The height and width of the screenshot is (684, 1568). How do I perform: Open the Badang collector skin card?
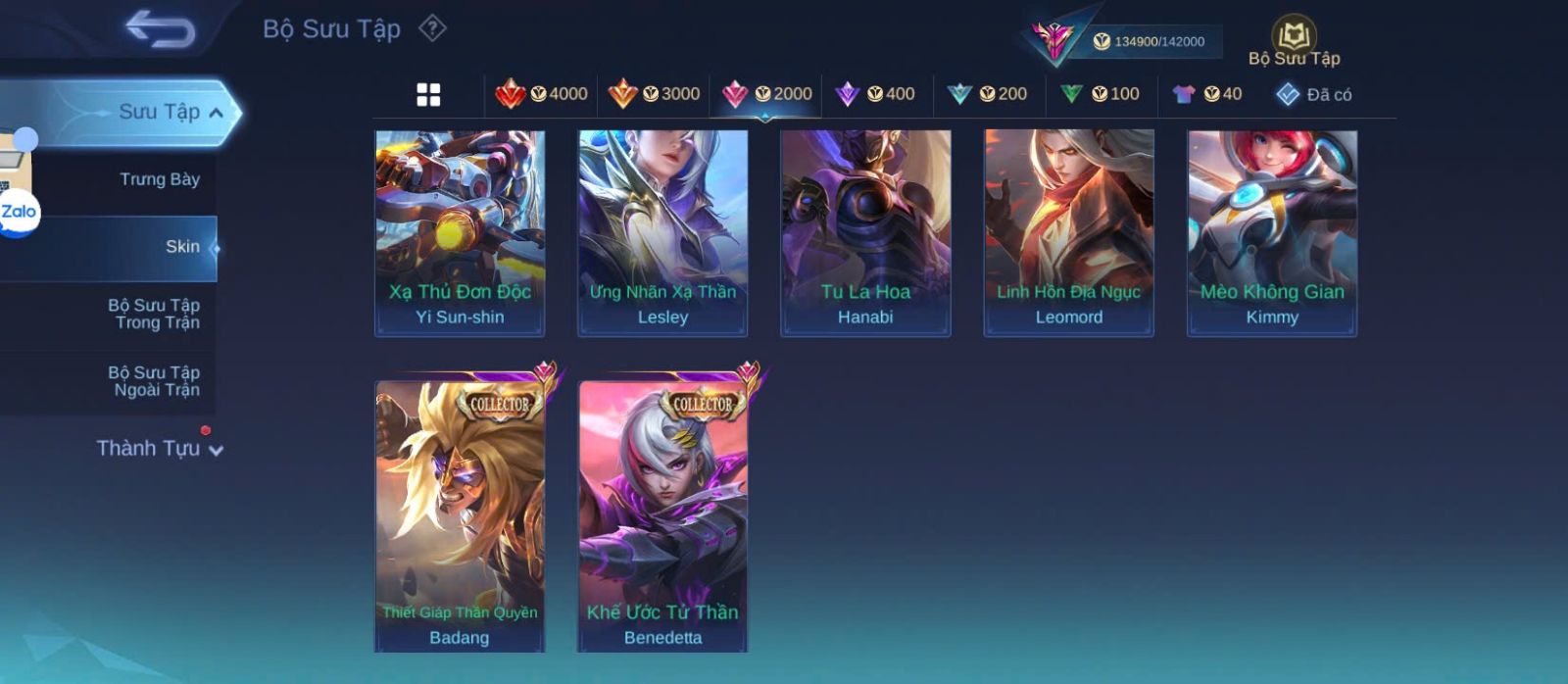click(x=460, y=515)
